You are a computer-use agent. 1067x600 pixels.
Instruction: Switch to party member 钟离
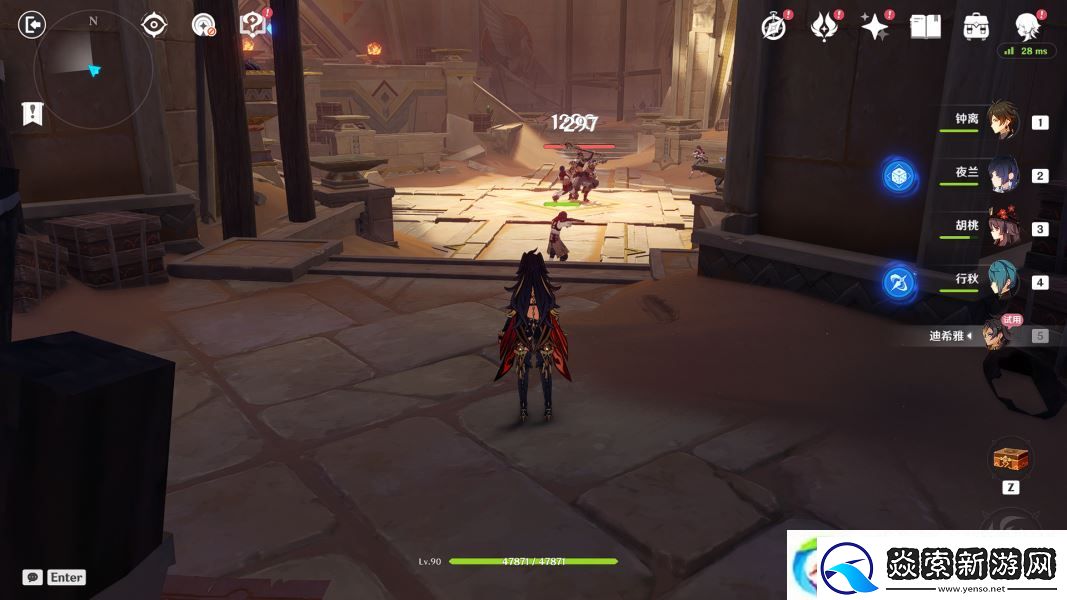point(1003,121)
